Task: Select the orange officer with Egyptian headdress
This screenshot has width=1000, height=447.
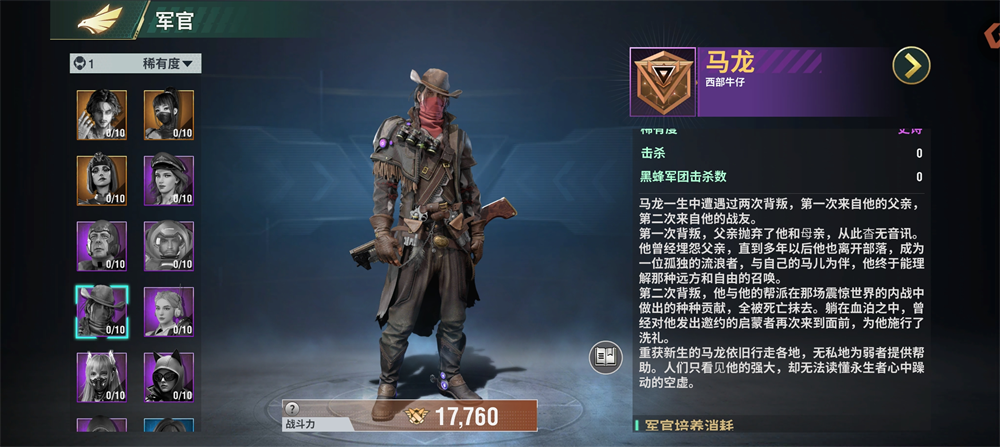Action: coord(101,180)
